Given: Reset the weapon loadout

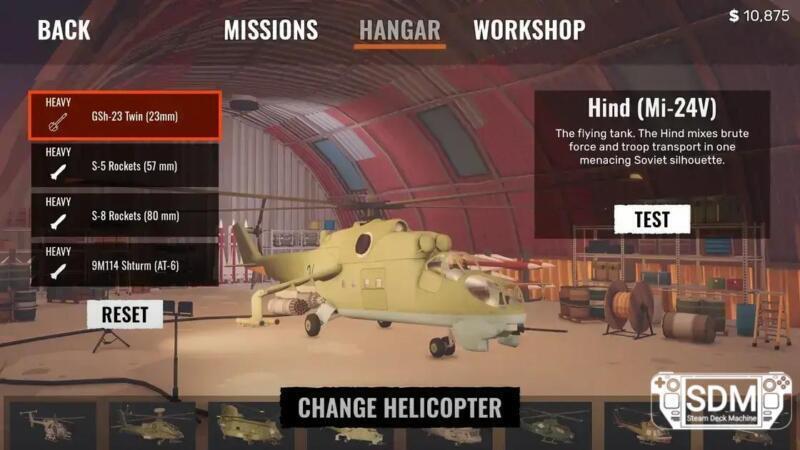Looking at the screenshot, I should coord(125,314).
